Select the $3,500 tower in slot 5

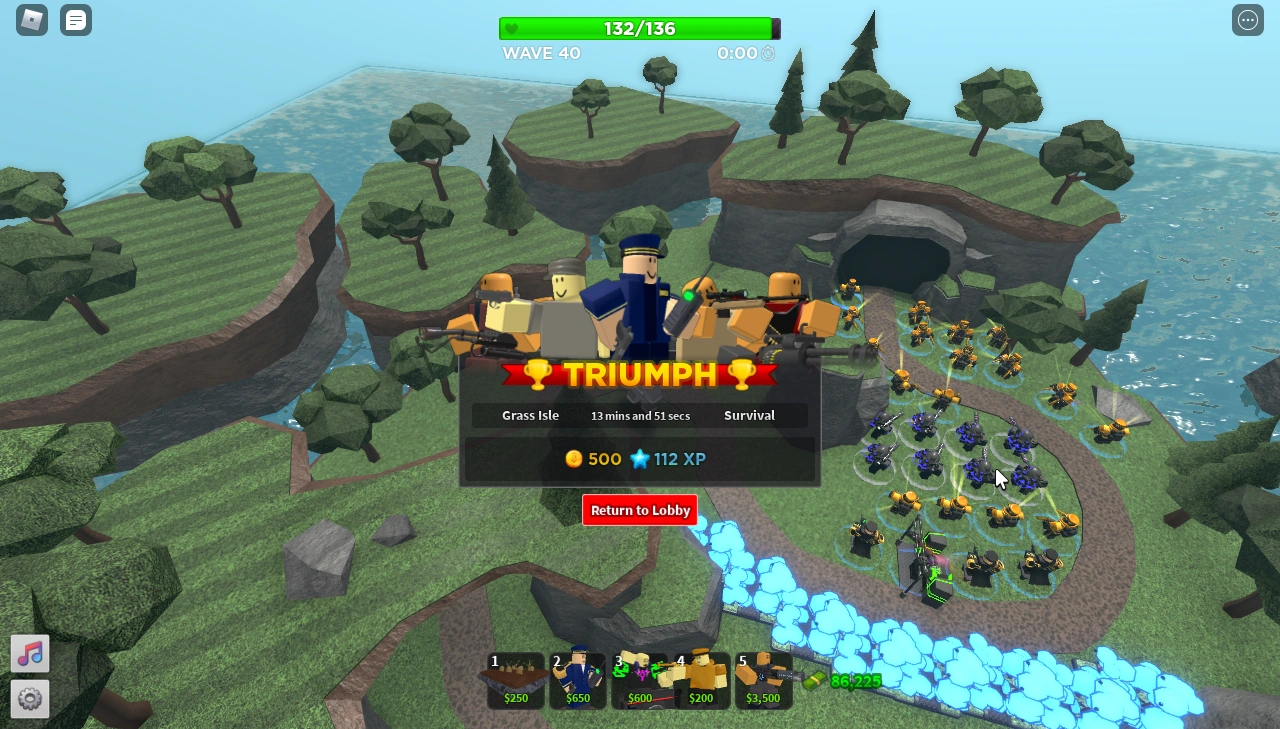tap(763, 680)
